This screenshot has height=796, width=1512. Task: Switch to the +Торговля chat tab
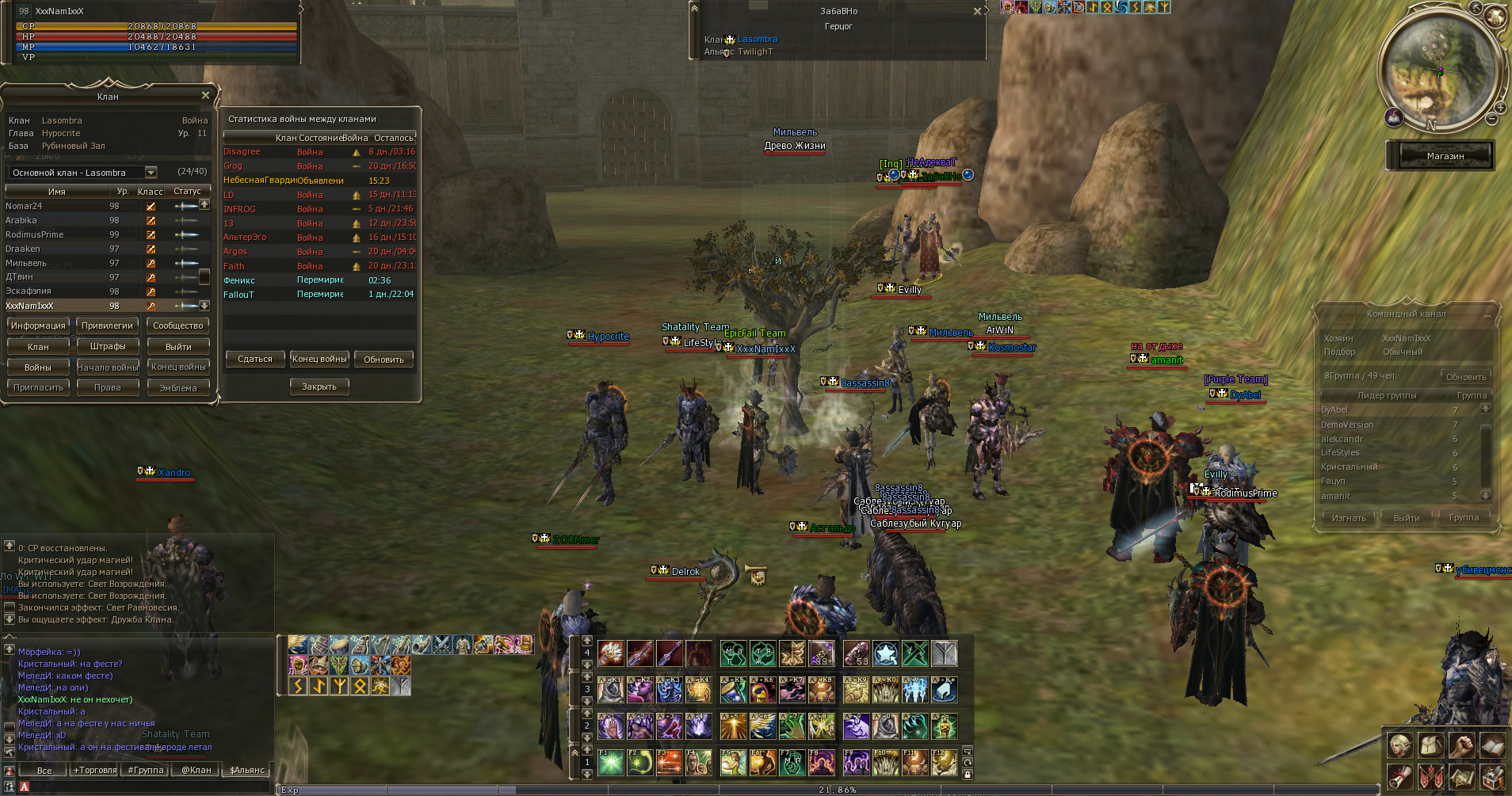click(x=95, y=770)
